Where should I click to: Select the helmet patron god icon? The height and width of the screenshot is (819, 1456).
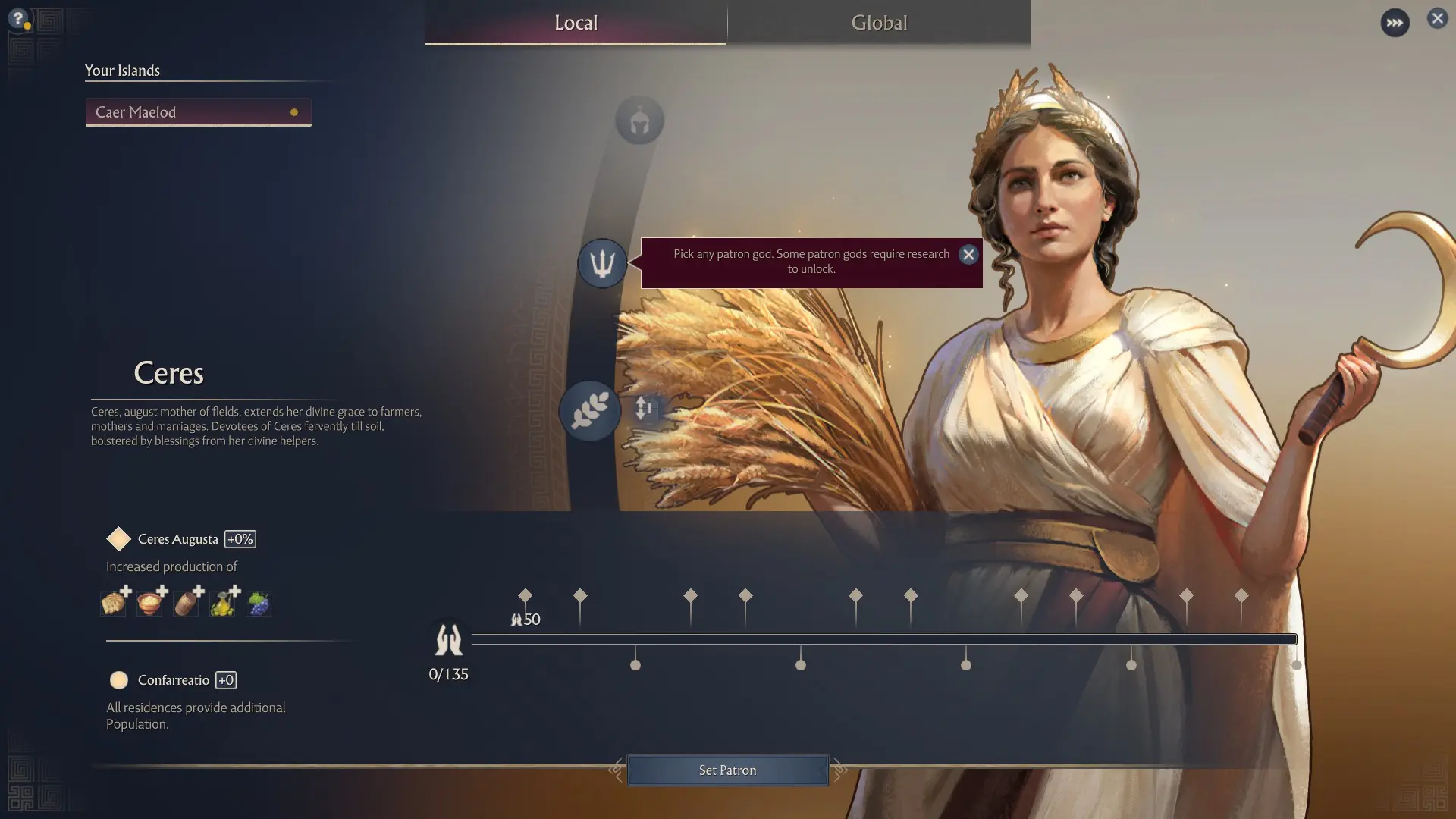click(639, 121)
